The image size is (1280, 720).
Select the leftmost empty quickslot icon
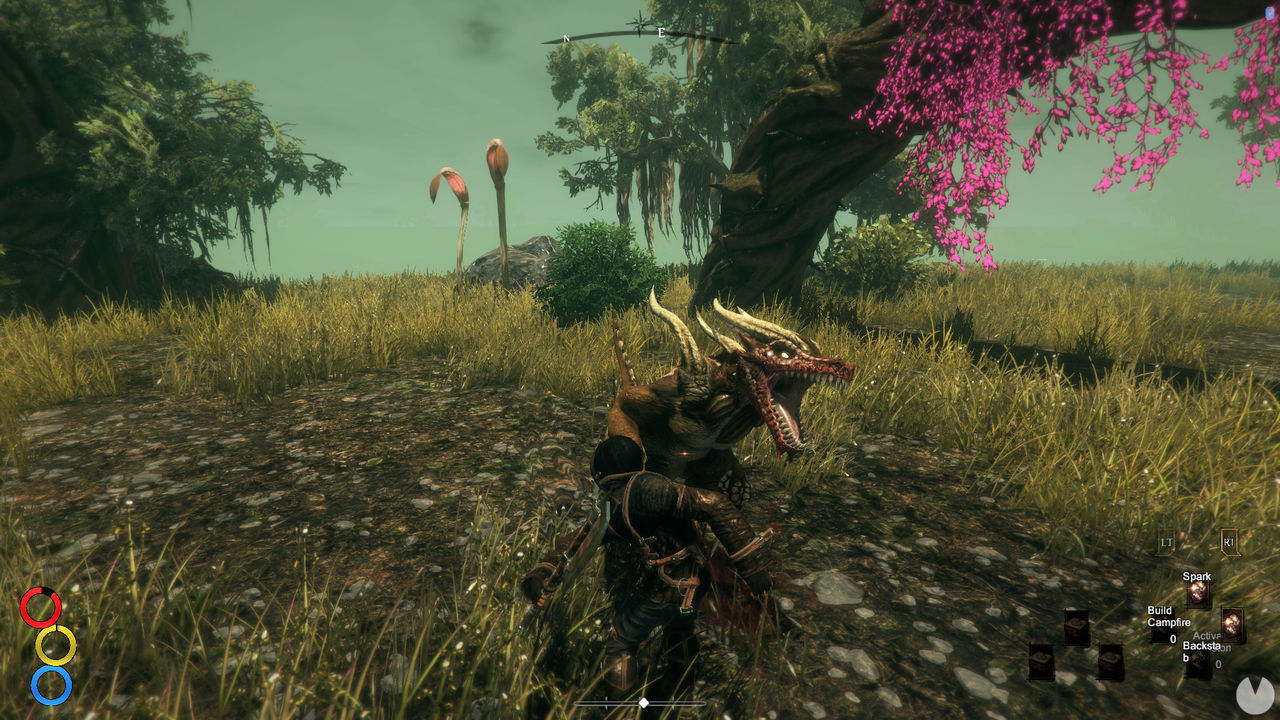point(1041,660)
